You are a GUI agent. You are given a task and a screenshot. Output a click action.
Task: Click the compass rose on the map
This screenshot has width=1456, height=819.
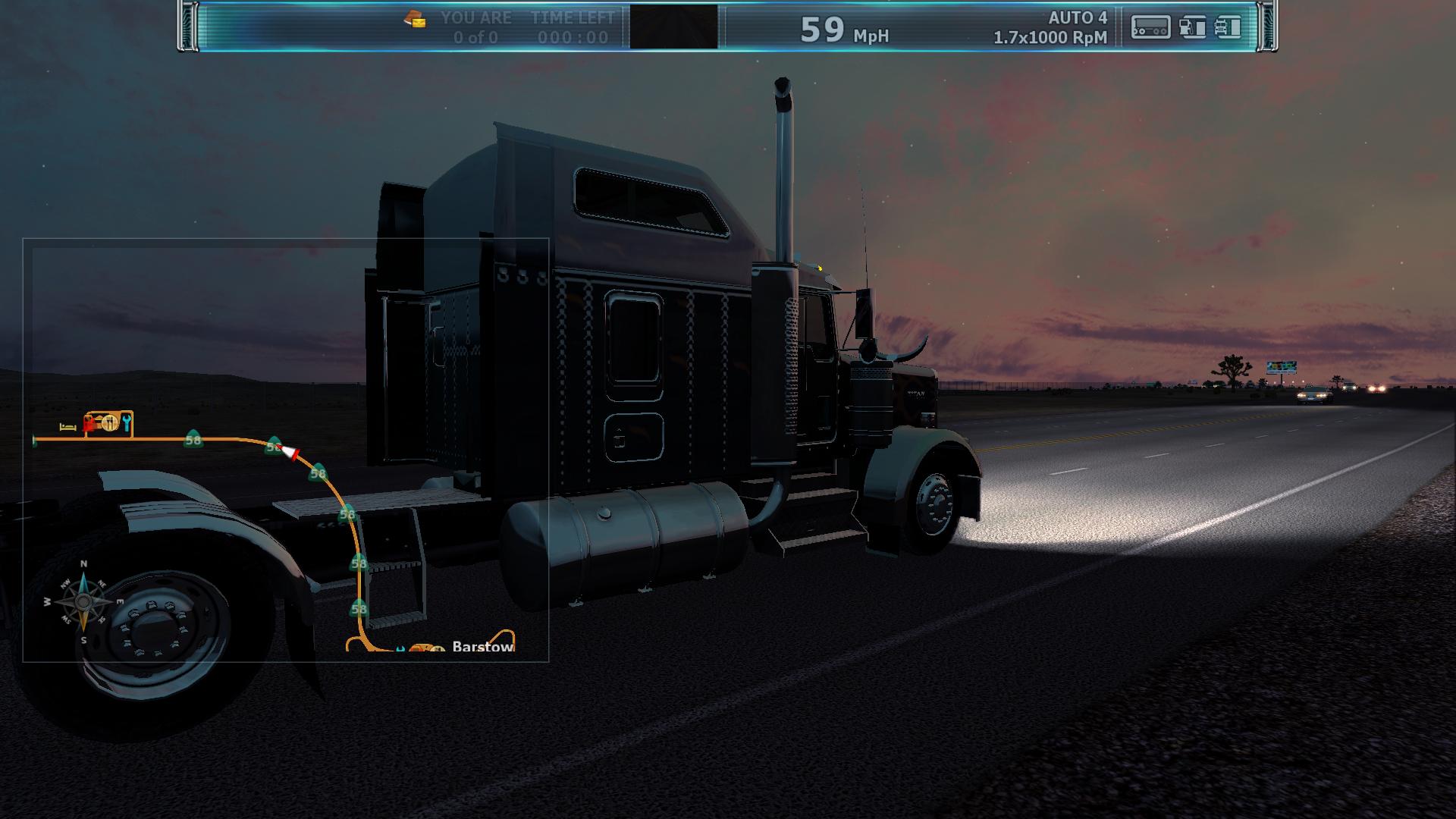point(83,603)
